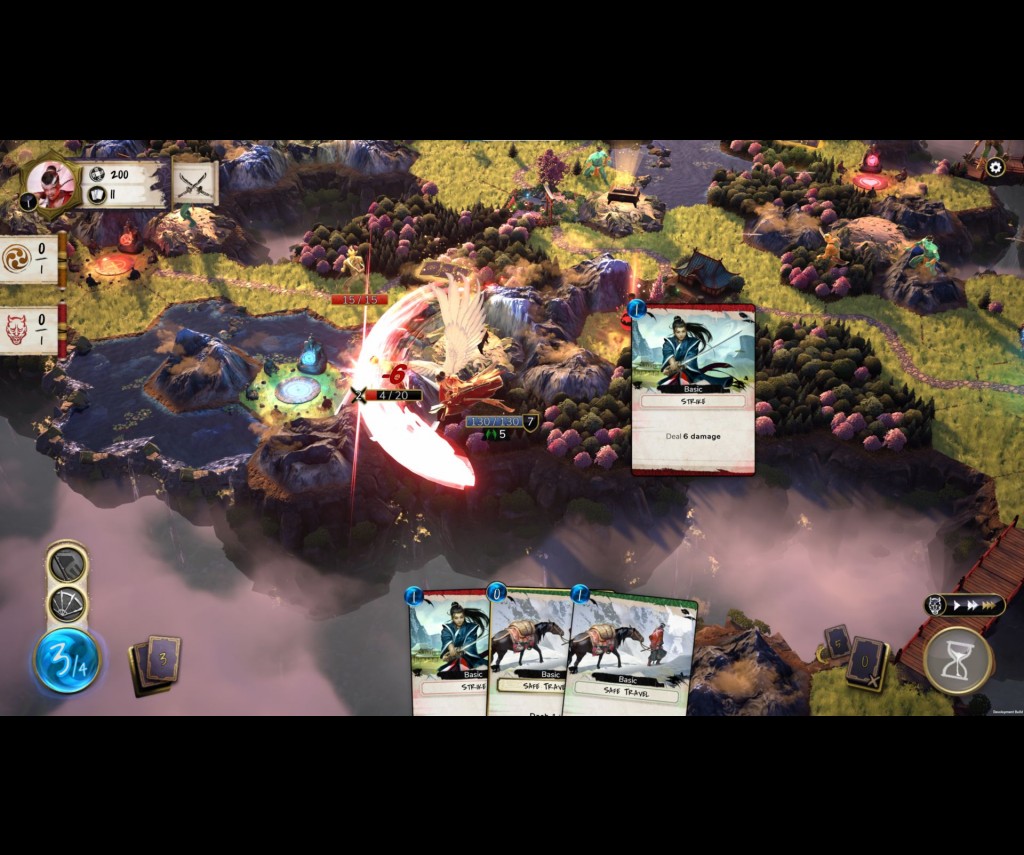Open the crossed swords panel
The height and width of the screenshot is (855, 1024).
pyautogui.click(x=195, y=183)
